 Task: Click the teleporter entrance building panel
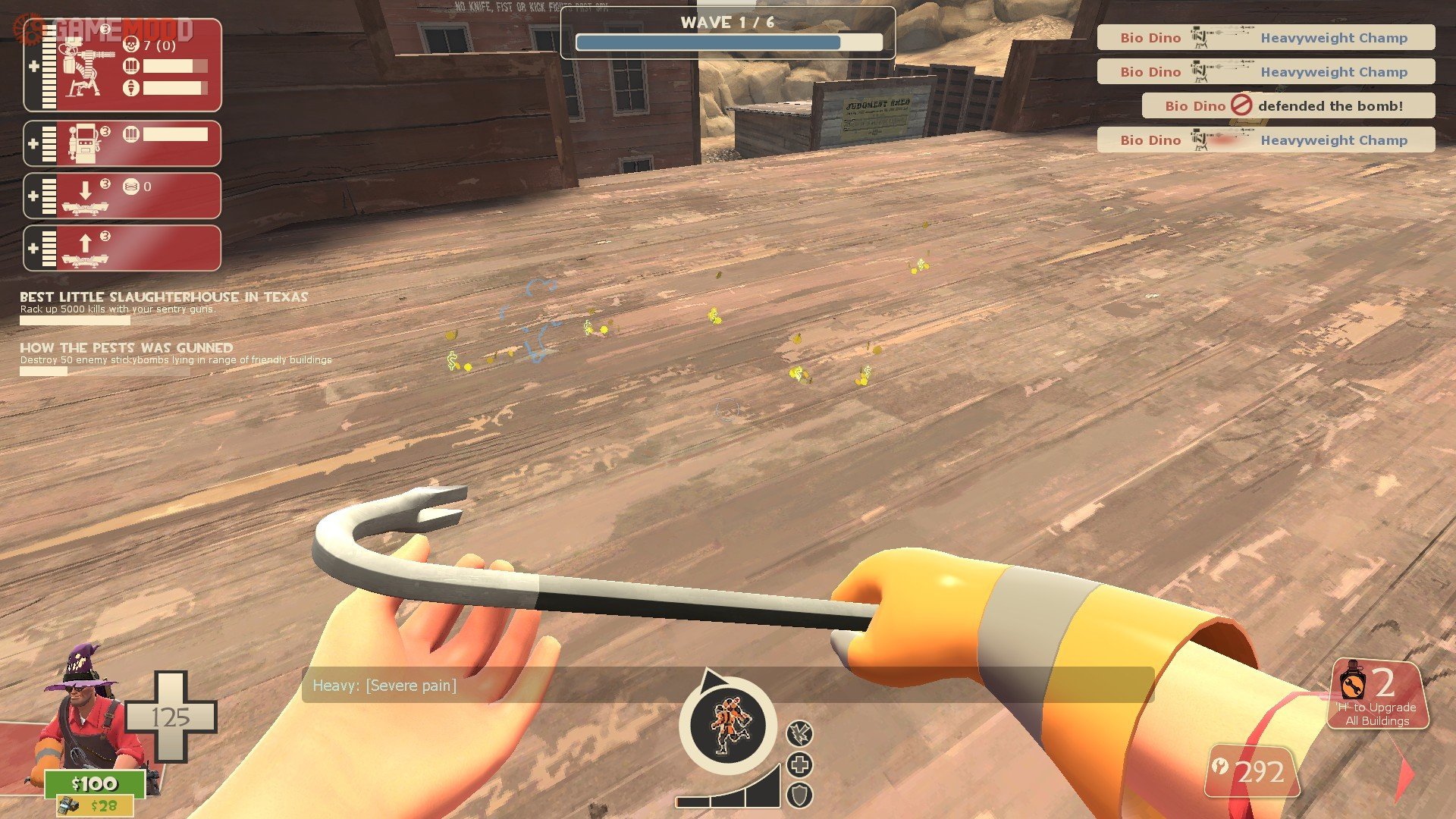pyautogui.click(x=122, y=196)
